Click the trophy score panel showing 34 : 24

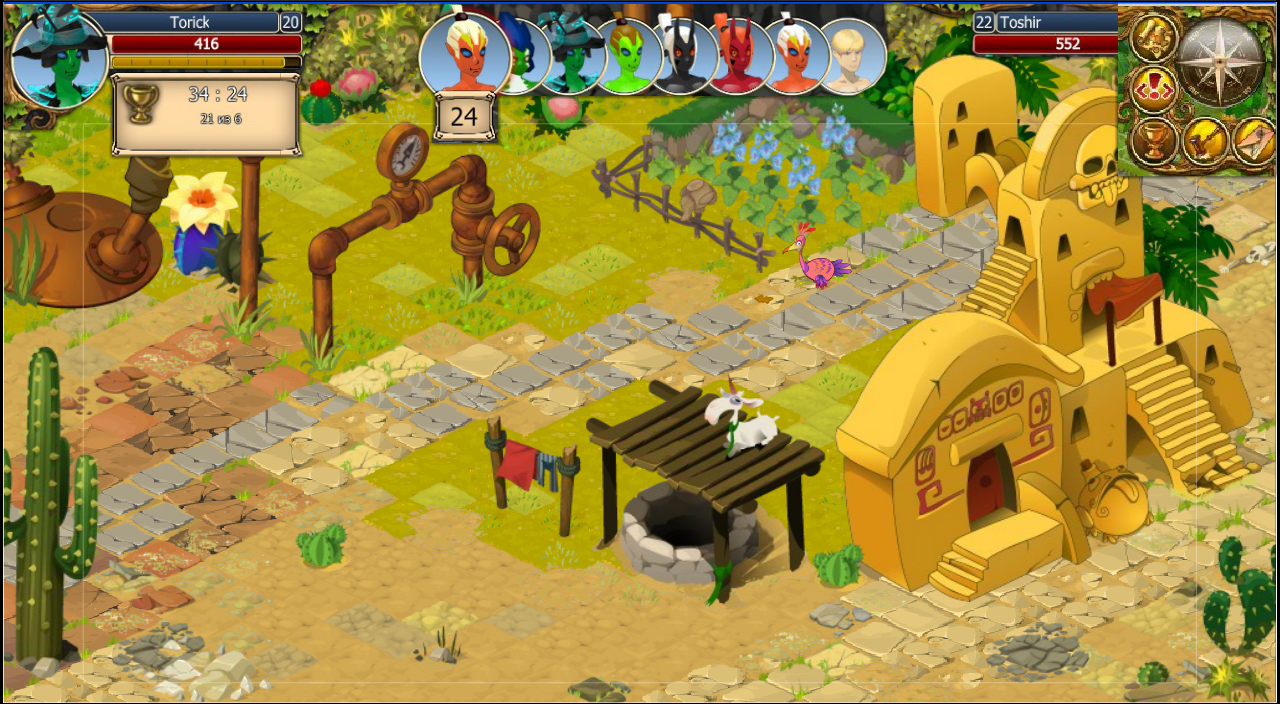pyautogui.click(x=206, y=115)
